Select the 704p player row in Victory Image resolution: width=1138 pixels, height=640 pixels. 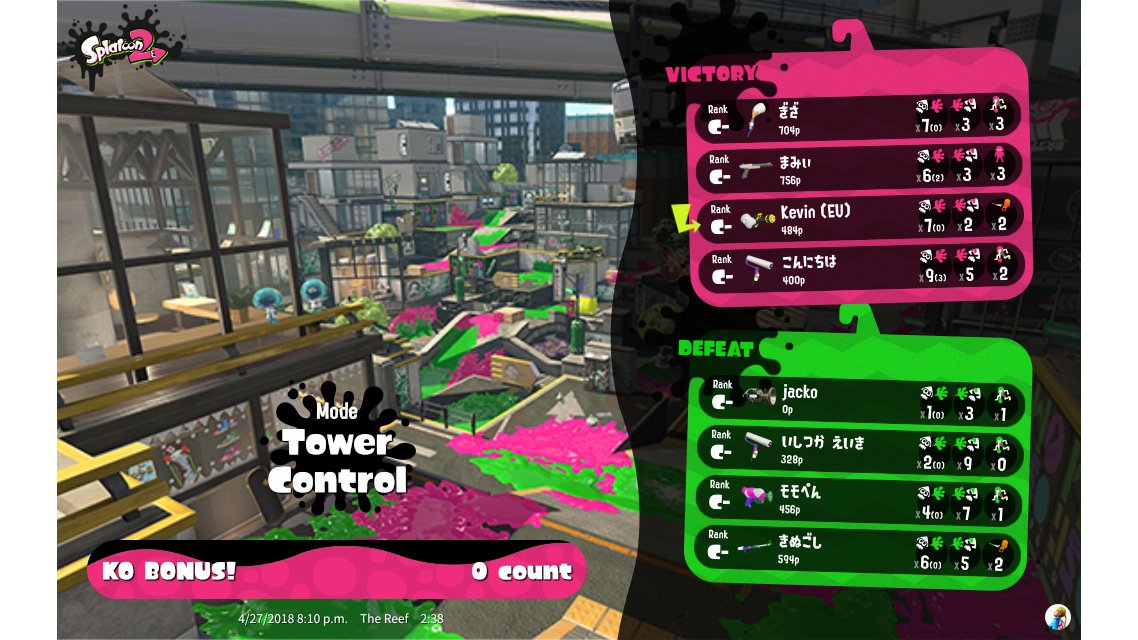[860, 119]
